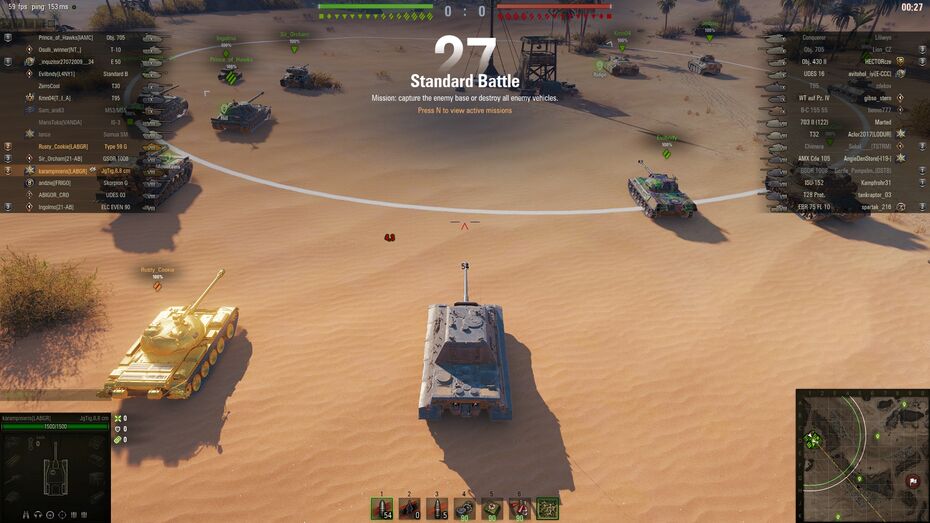Activate the fire extinguisher consumable
930x523 pixels.
(519, 509)
